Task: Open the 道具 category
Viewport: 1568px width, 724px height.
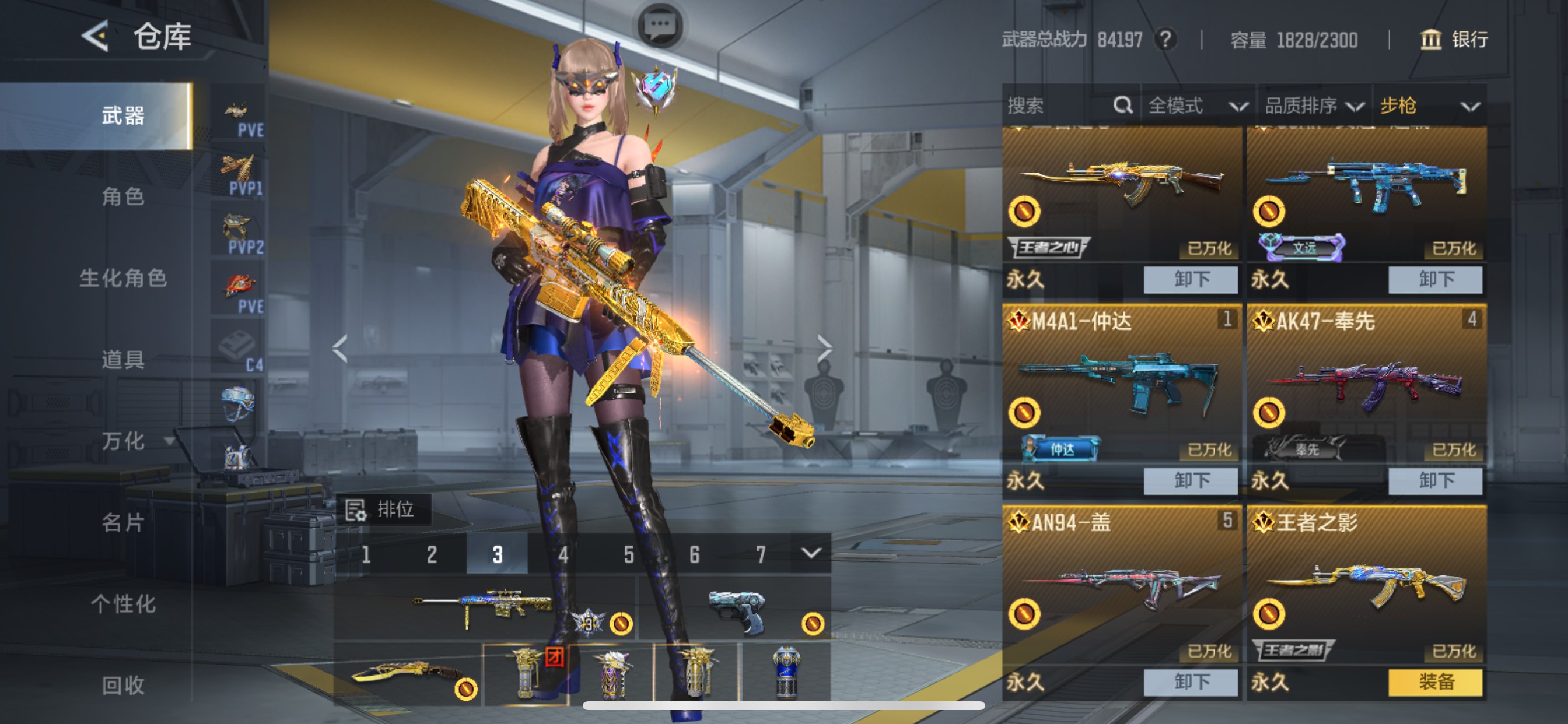Action: (x=123, y=360)
